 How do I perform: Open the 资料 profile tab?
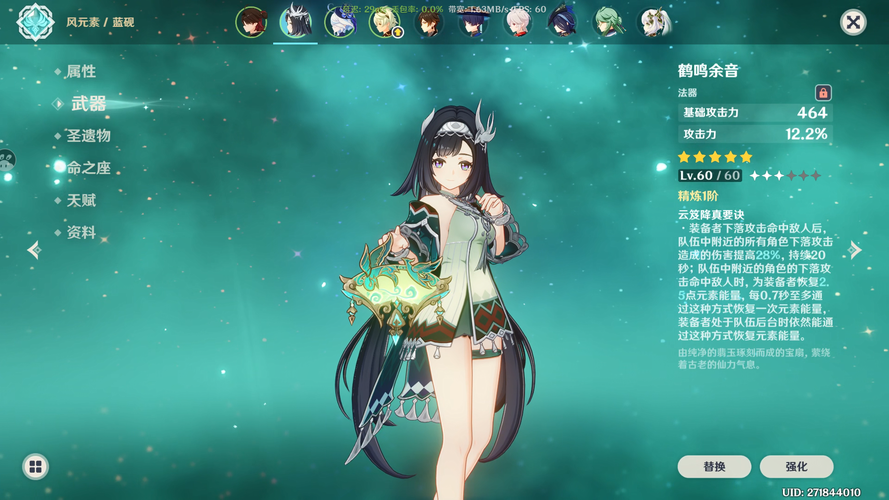pyautogui.click(x=81, y=232)
